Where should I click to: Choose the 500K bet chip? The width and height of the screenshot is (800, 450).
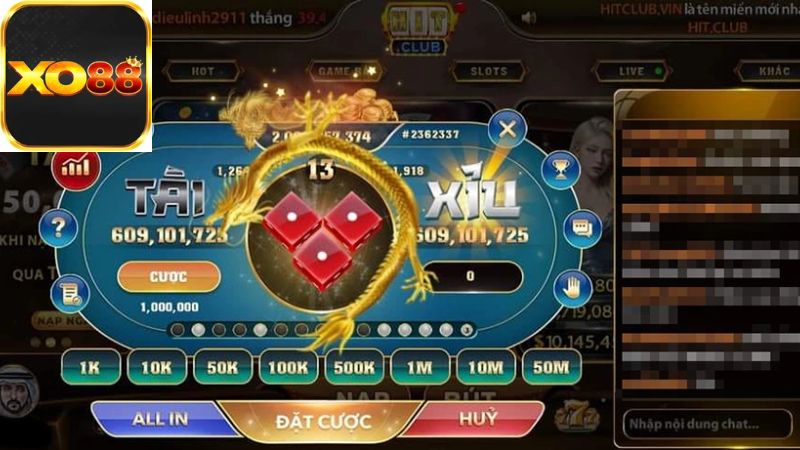pos(354,367)
